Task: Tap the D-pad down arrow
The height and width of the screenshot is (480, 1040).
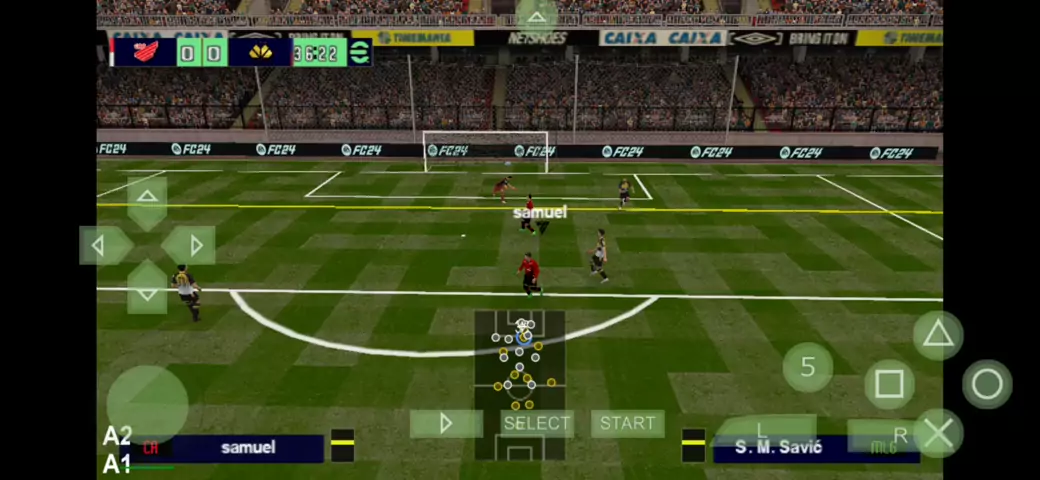Action: (x=147, y=291)
